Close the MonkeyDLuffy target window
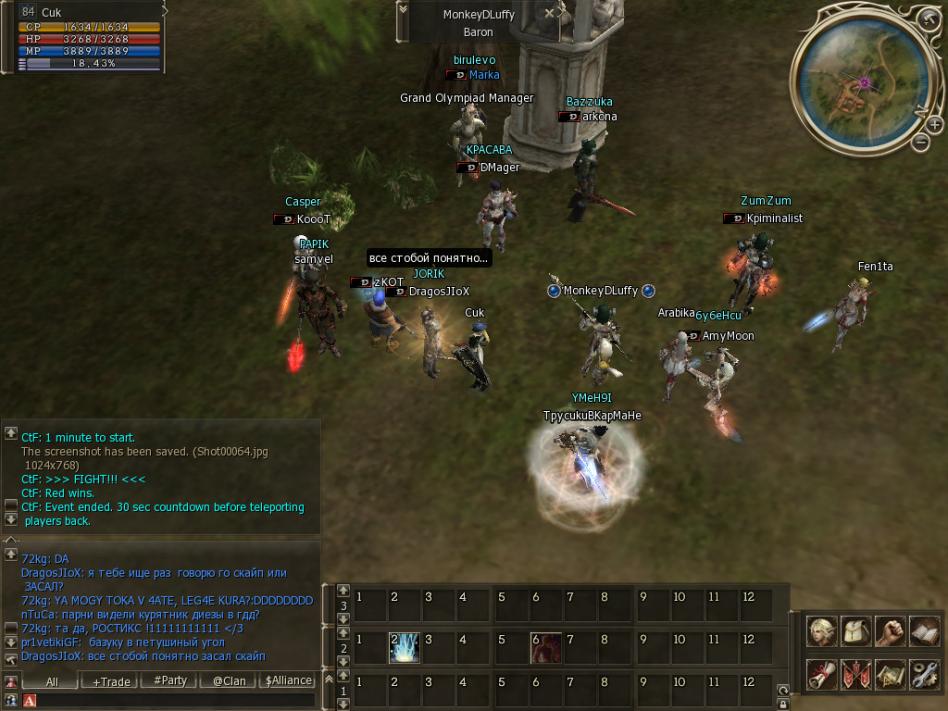948x711 pixels. [549, 14]
